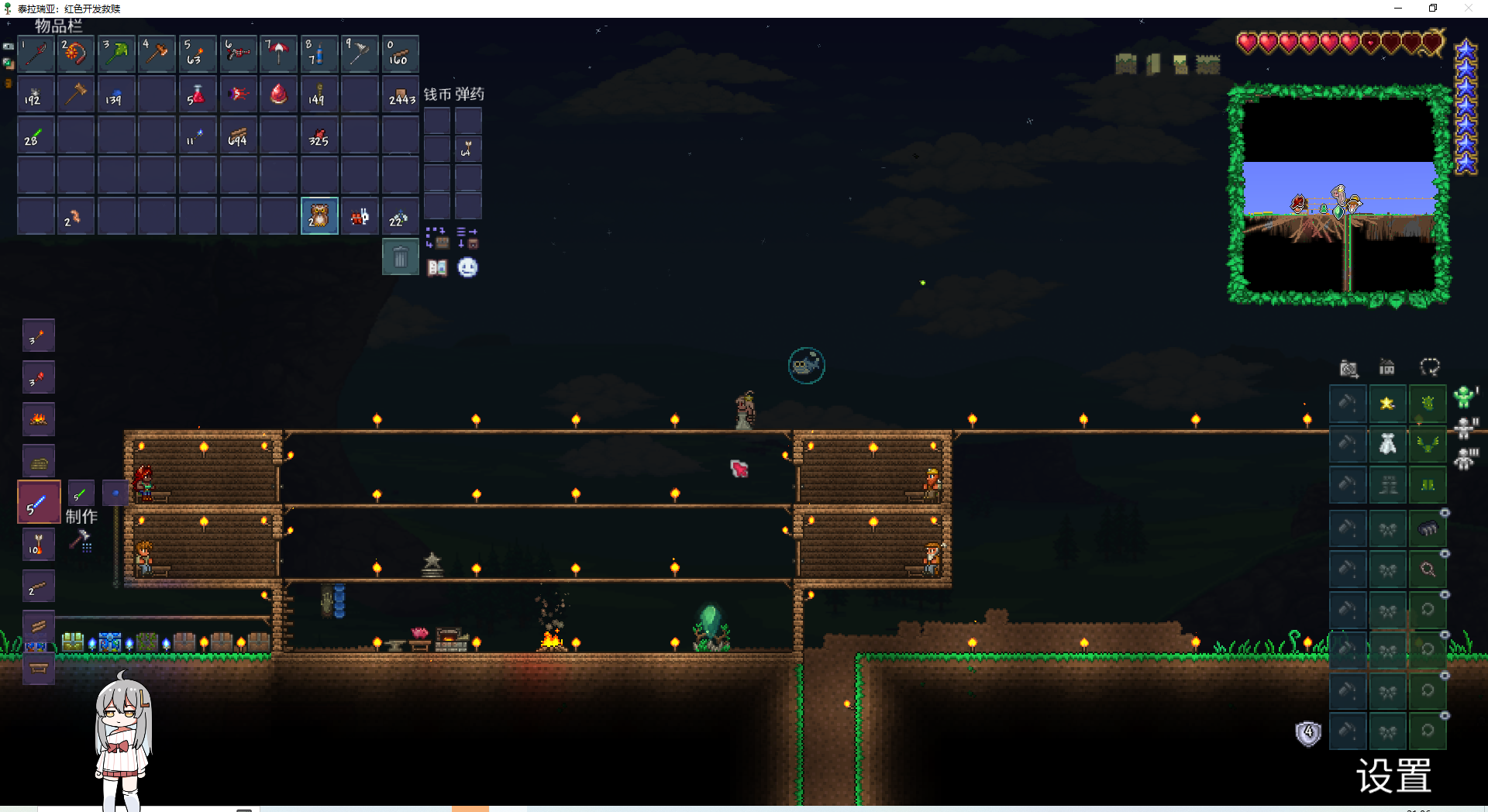Select the owl item slot

[319, 215]
